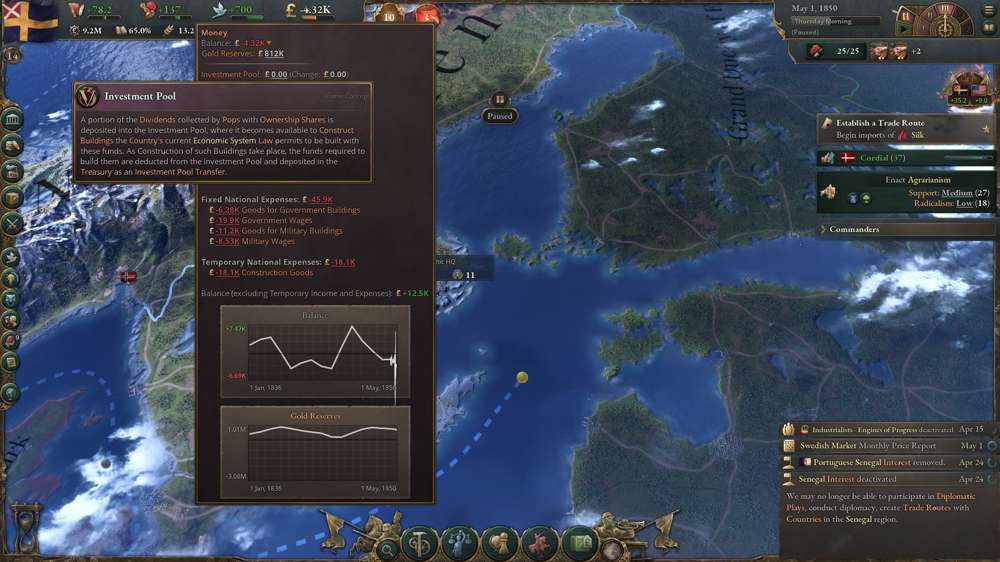Click the magnifying glass search button
The width and height of the screenshot is (1000, 562).
388,546
